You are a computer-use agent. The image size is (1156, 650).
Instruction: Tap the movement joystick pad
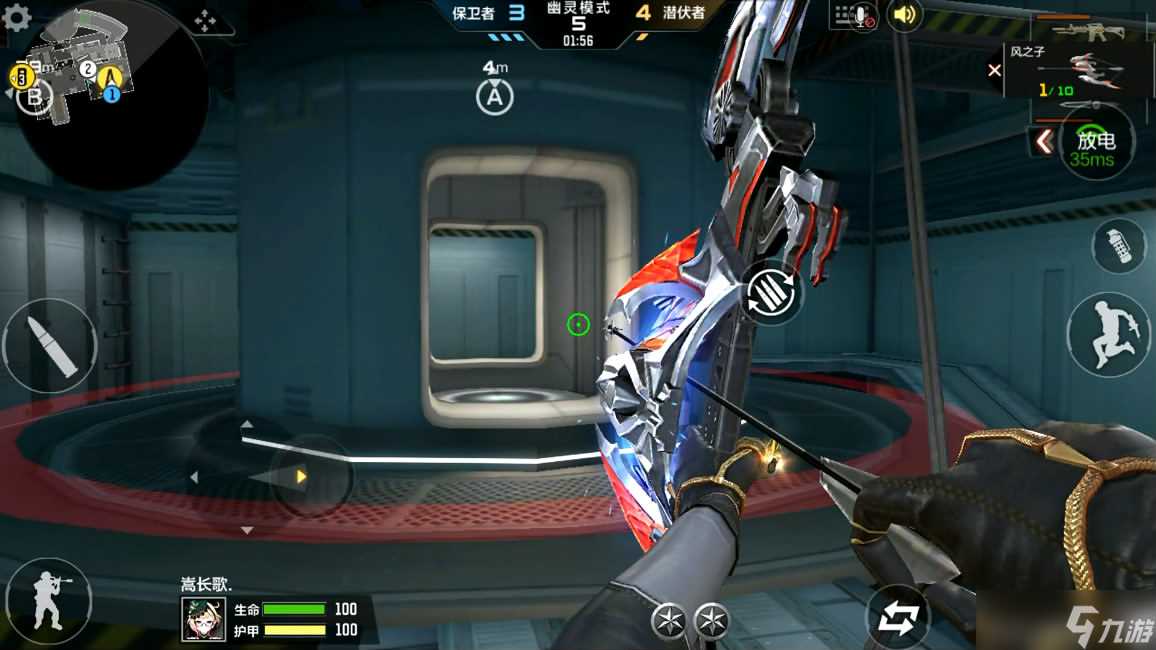[x=301, y=477]
